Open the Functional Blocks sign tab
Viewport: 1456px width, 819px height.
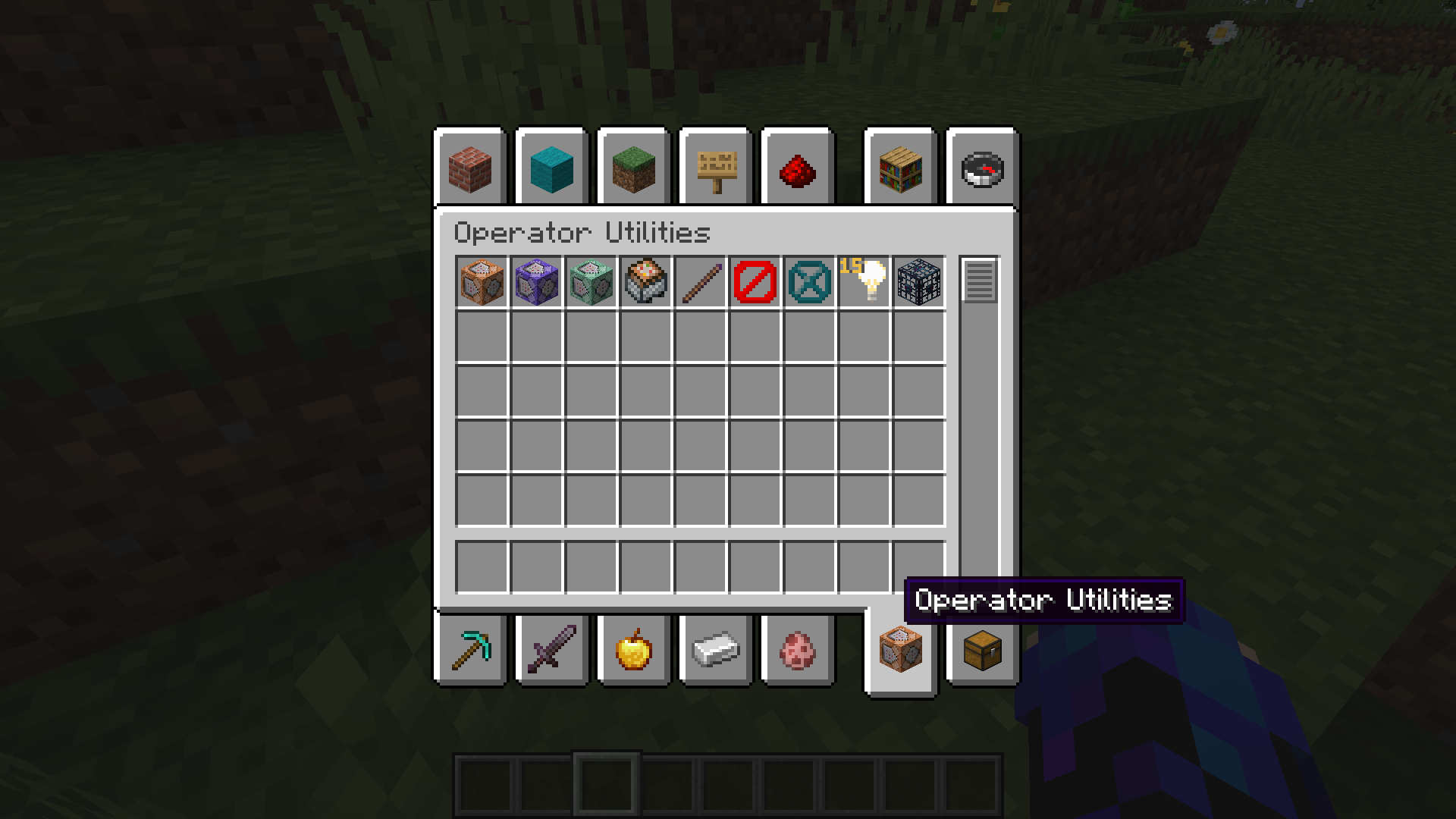715,168
